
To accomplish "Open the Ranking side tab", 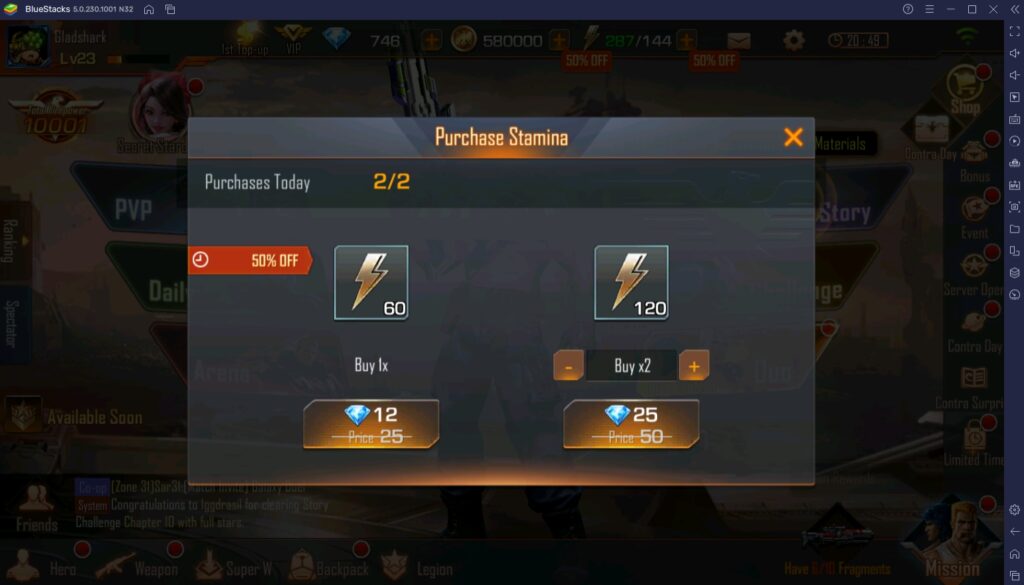I will point(10,240).
